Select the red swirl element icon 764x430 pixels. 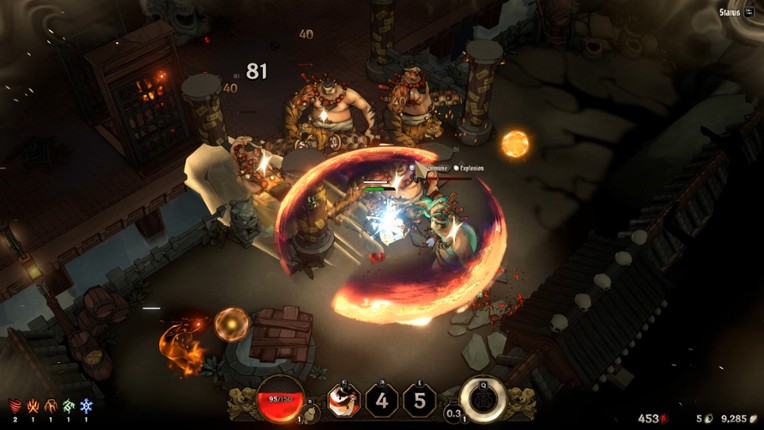pos(14,406)
